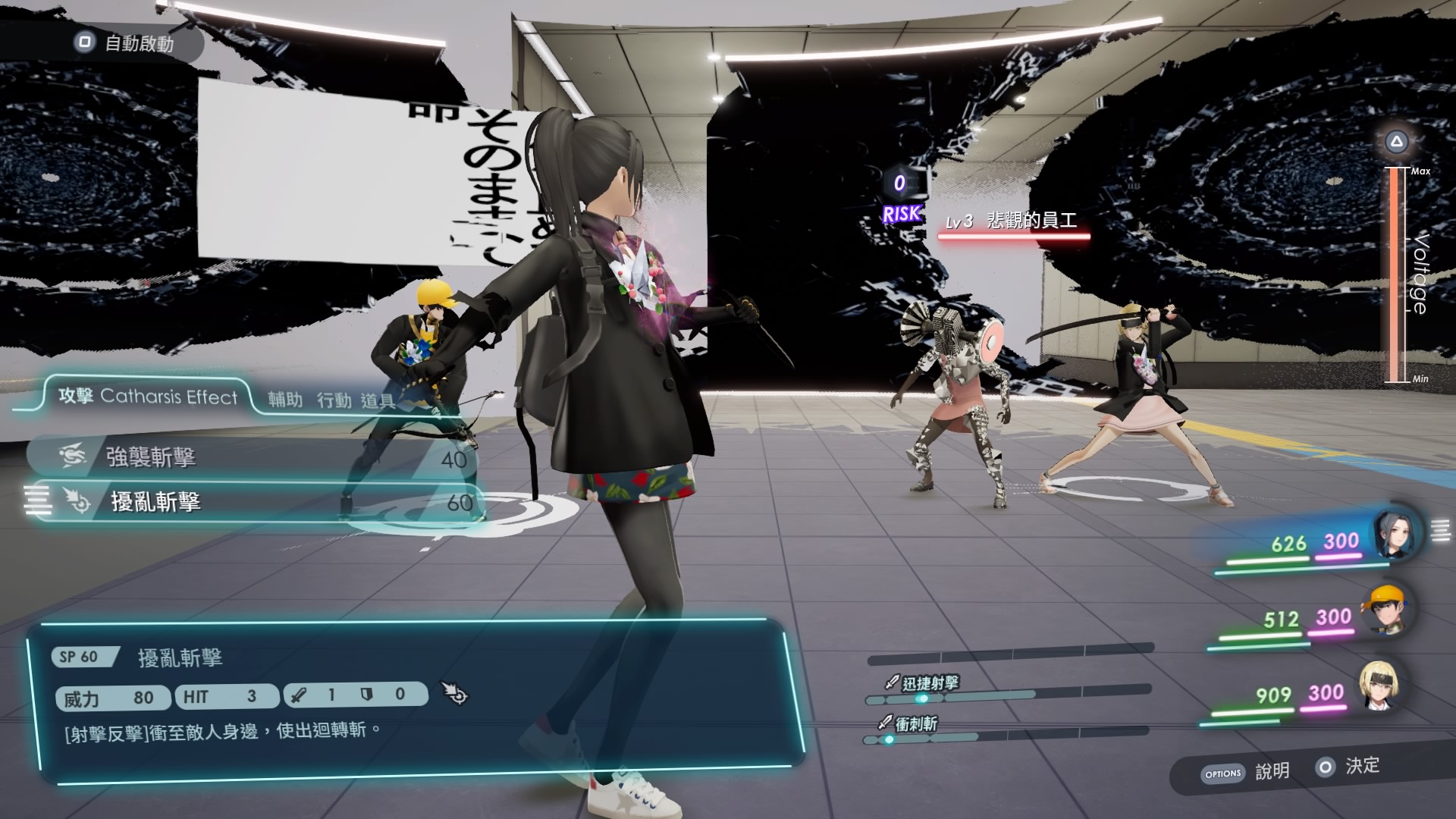Viewport: 1456px width, 819px height.
Task: Target the Lv3 悲觀的員工 enemy nameplate
Action: click(1012, 222)
